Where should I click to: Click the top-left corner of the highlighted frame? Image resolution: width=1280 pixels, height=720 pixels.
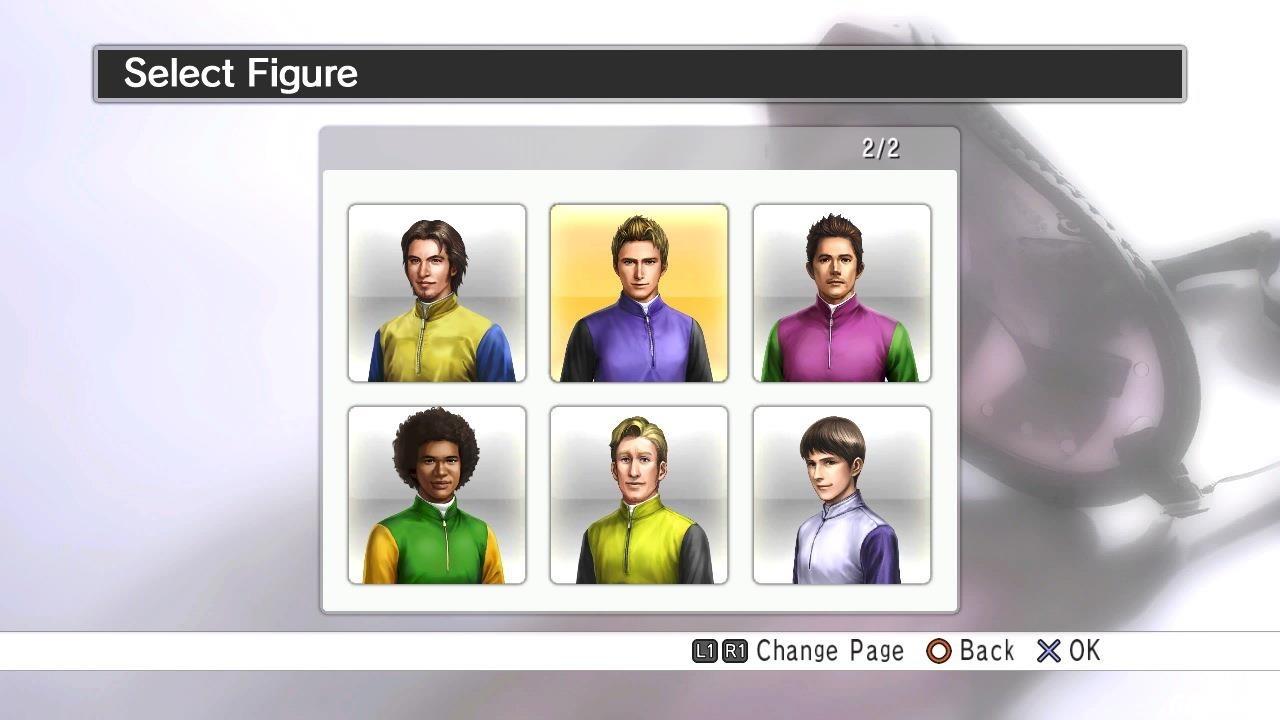[552, 205]
